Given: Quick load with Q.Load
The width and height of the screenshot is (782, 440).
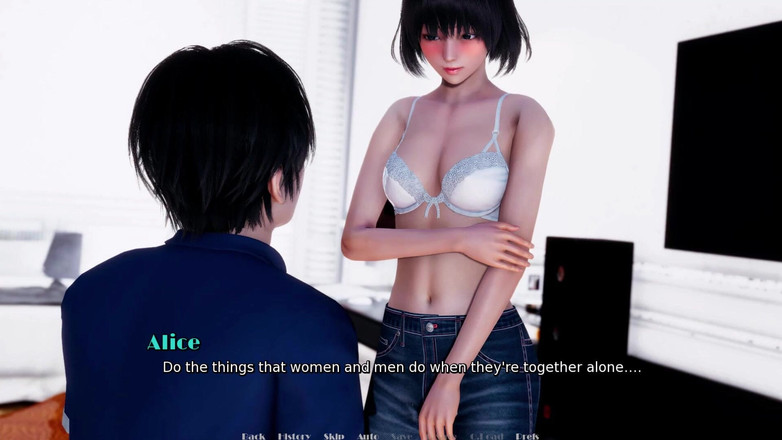Looking at the screenshot, I should (x=485, y=436).
